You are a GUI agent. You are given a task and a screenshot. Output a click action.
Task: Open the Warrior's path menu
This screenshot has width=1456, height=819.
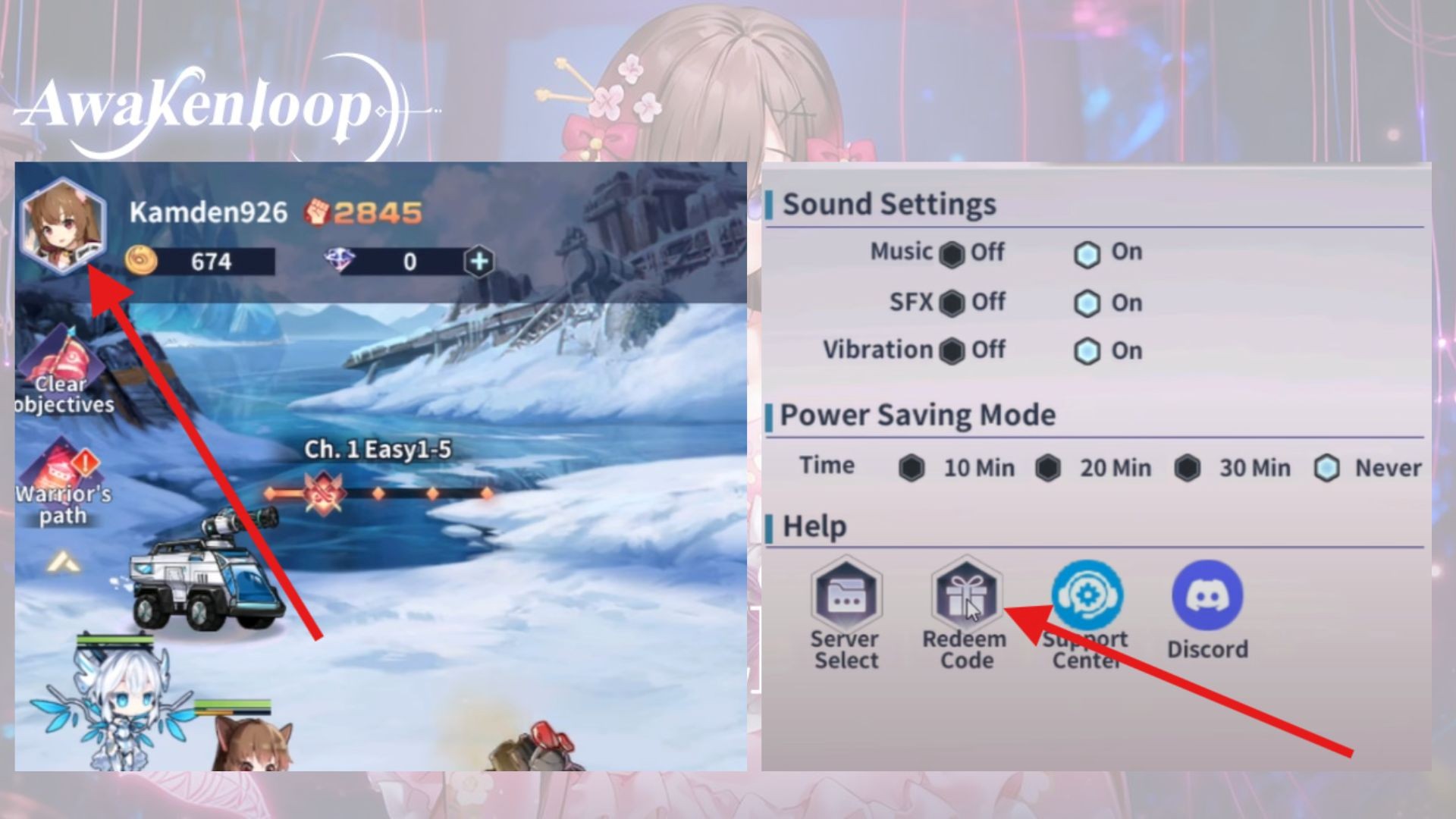pyautogui.click(x=64, y=482)
